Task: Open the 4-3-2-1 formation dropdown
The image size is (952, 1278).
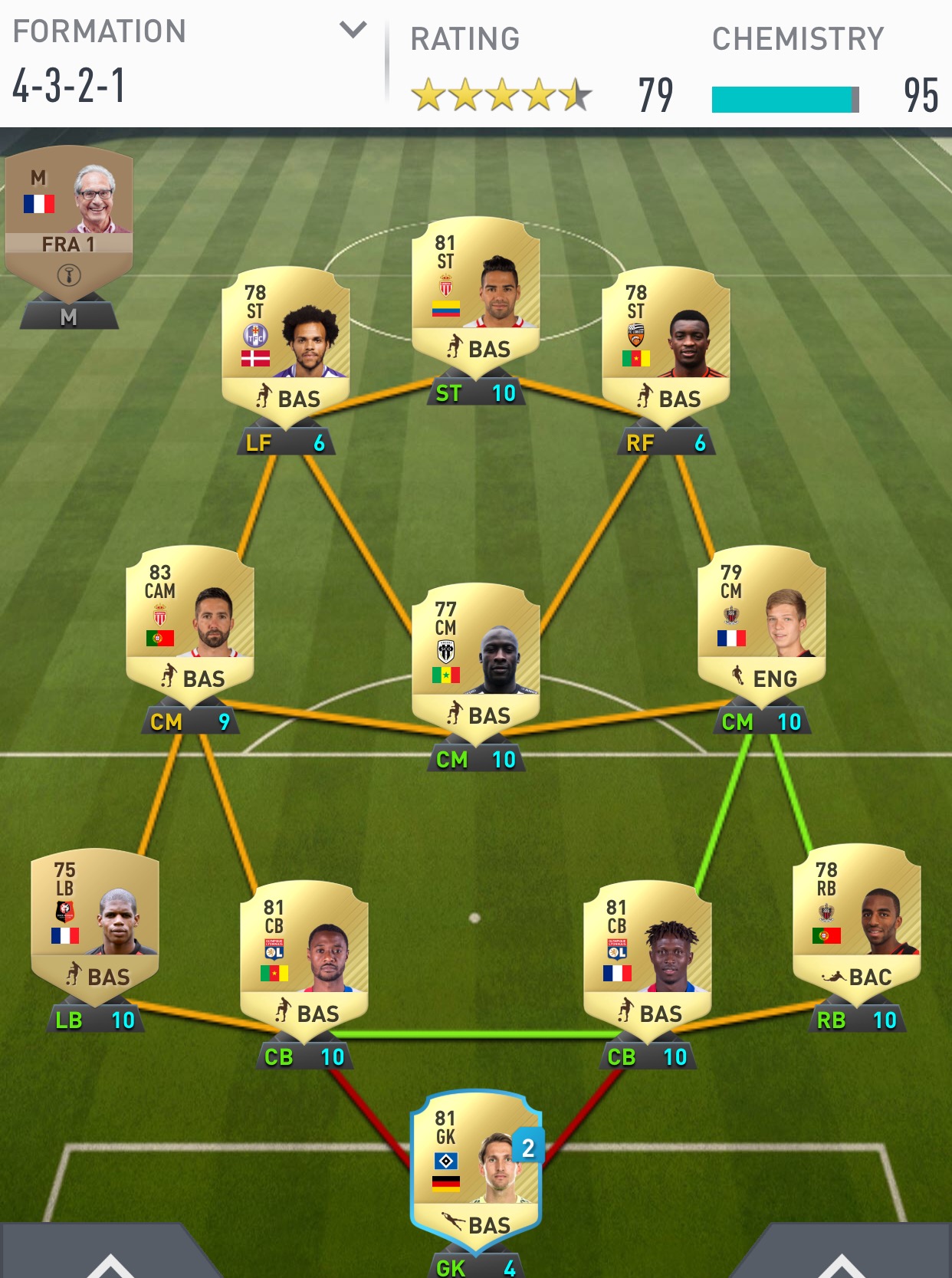Action: coord(353,31)
